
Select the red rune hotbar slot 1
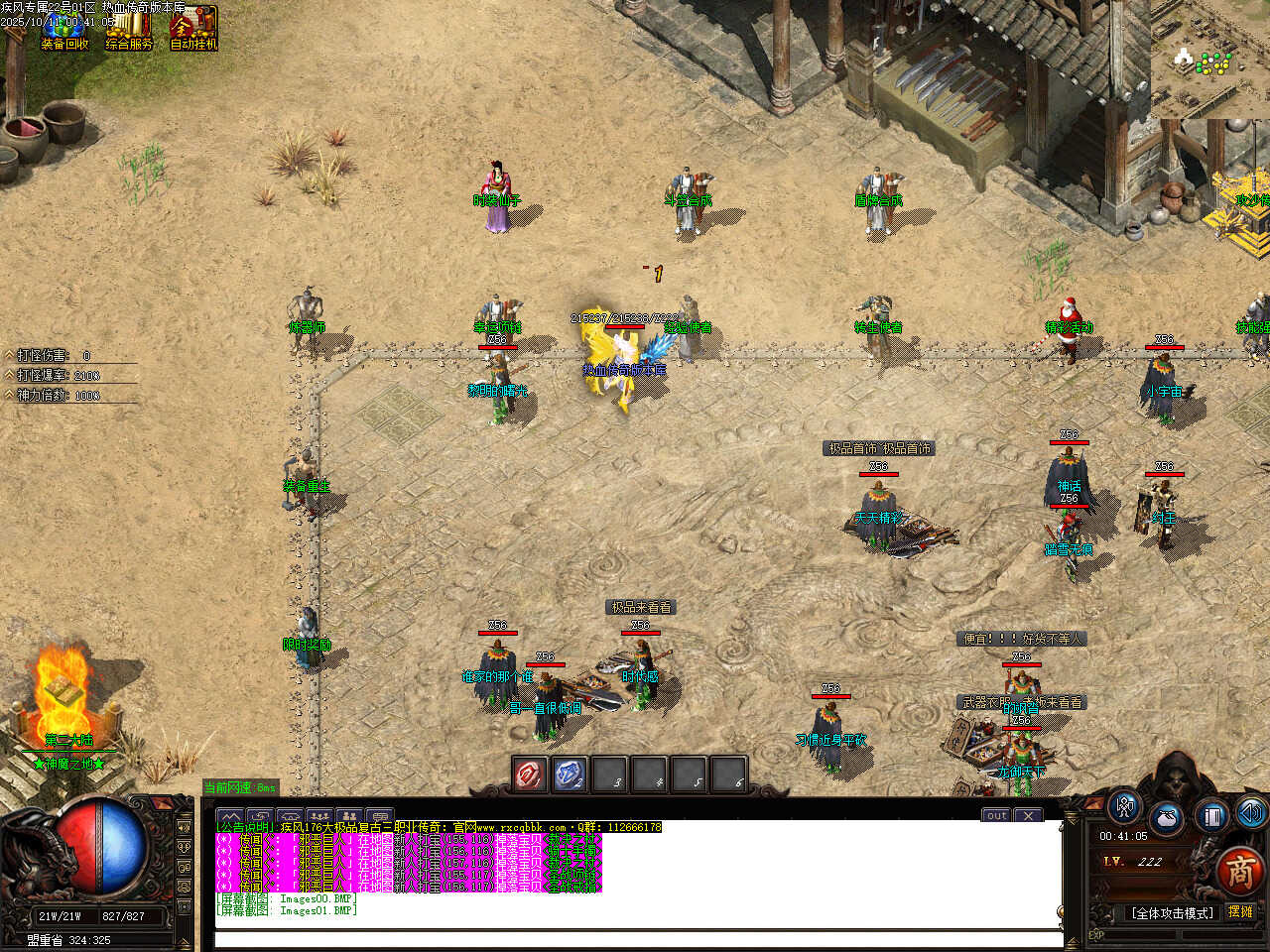coord(530,774)
